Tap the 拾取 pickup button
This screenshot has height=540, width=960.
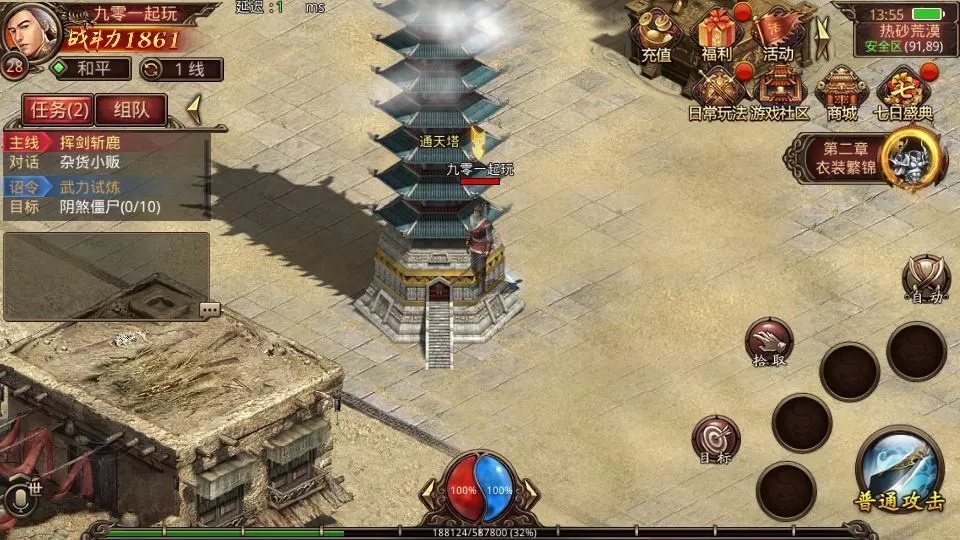click(x=768, y=343)
